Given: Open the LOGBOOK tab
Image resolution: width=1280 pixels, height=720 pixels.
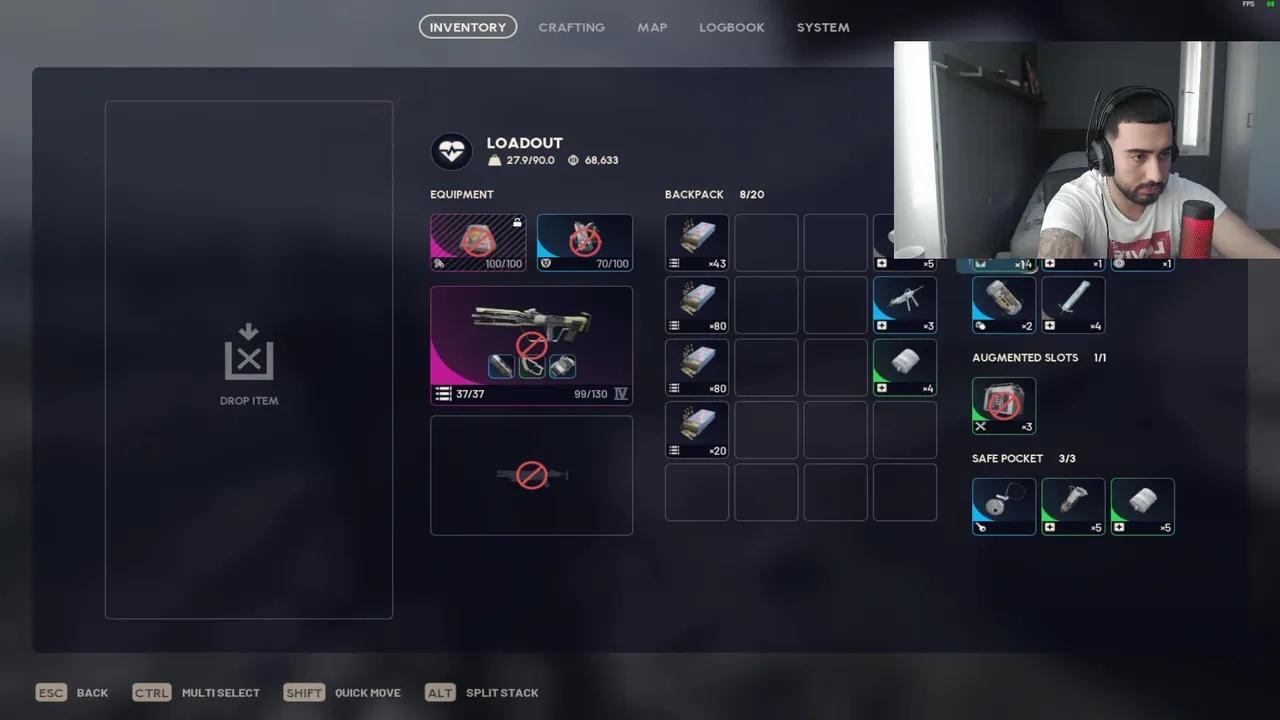Looking at the screenshot, I should pos(731,27).
